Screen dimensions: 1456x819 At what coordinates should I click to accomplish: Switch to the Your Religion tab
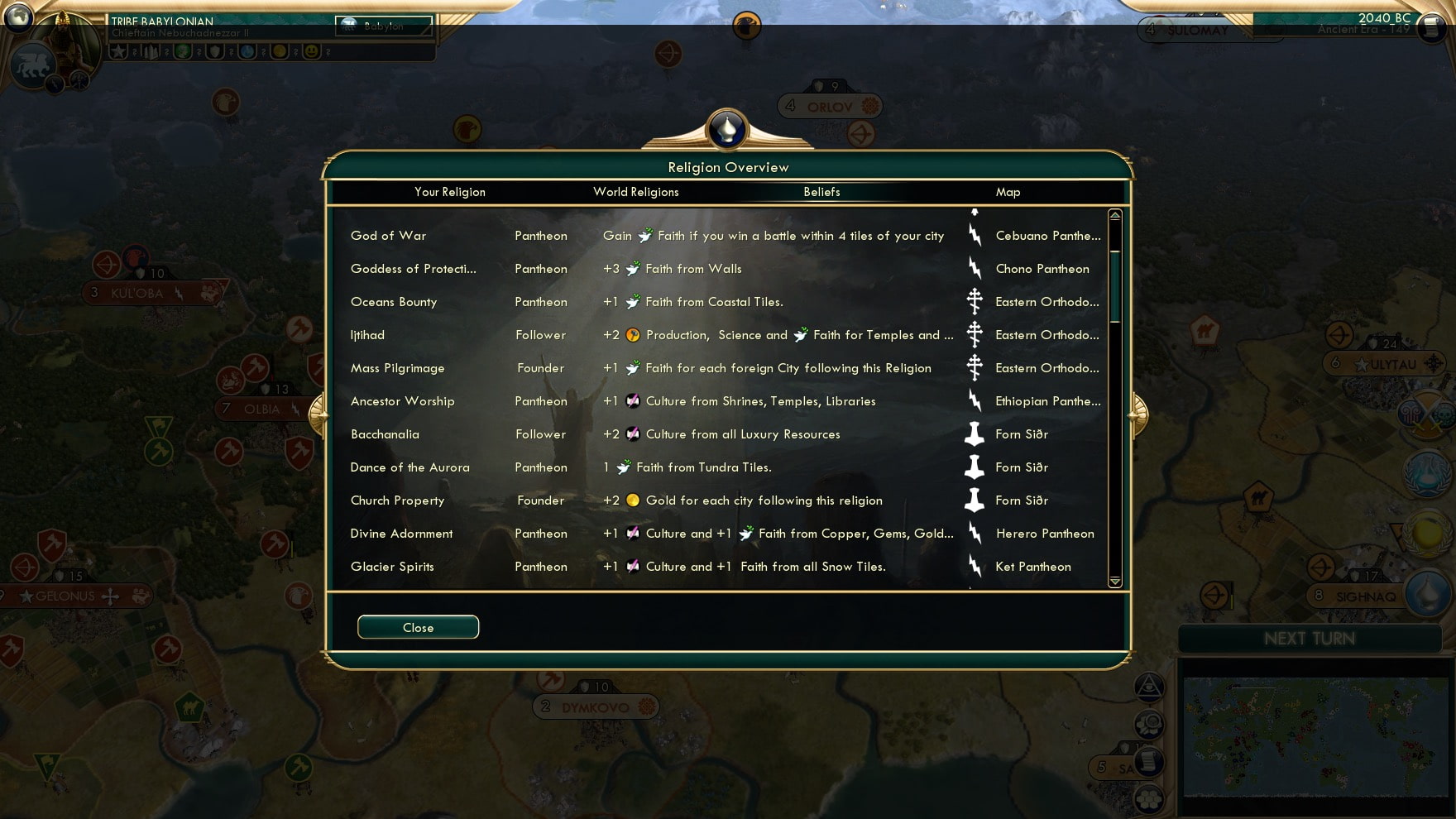(450, 192)
